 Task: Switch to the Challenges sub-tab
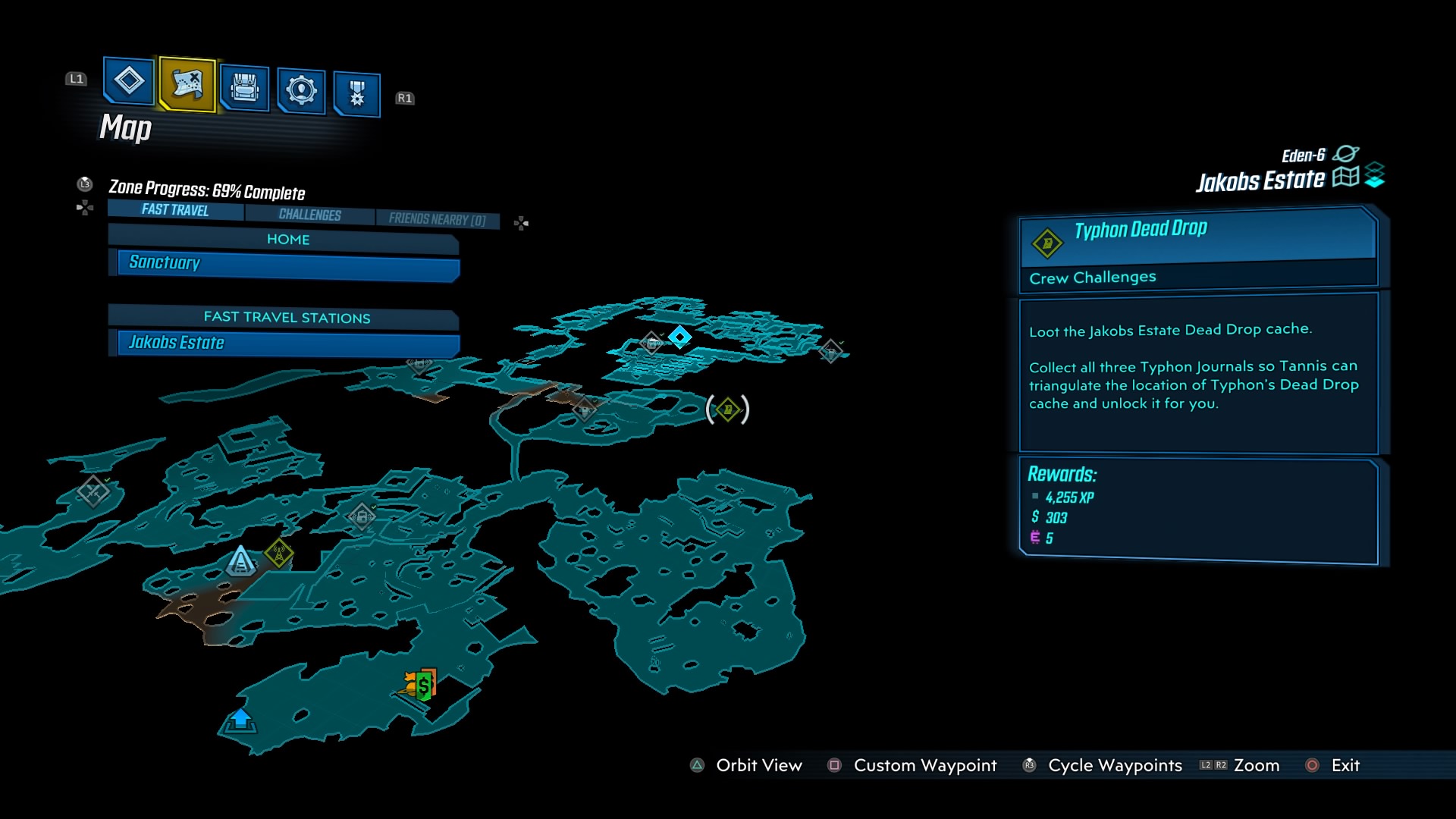click(309, 215)
